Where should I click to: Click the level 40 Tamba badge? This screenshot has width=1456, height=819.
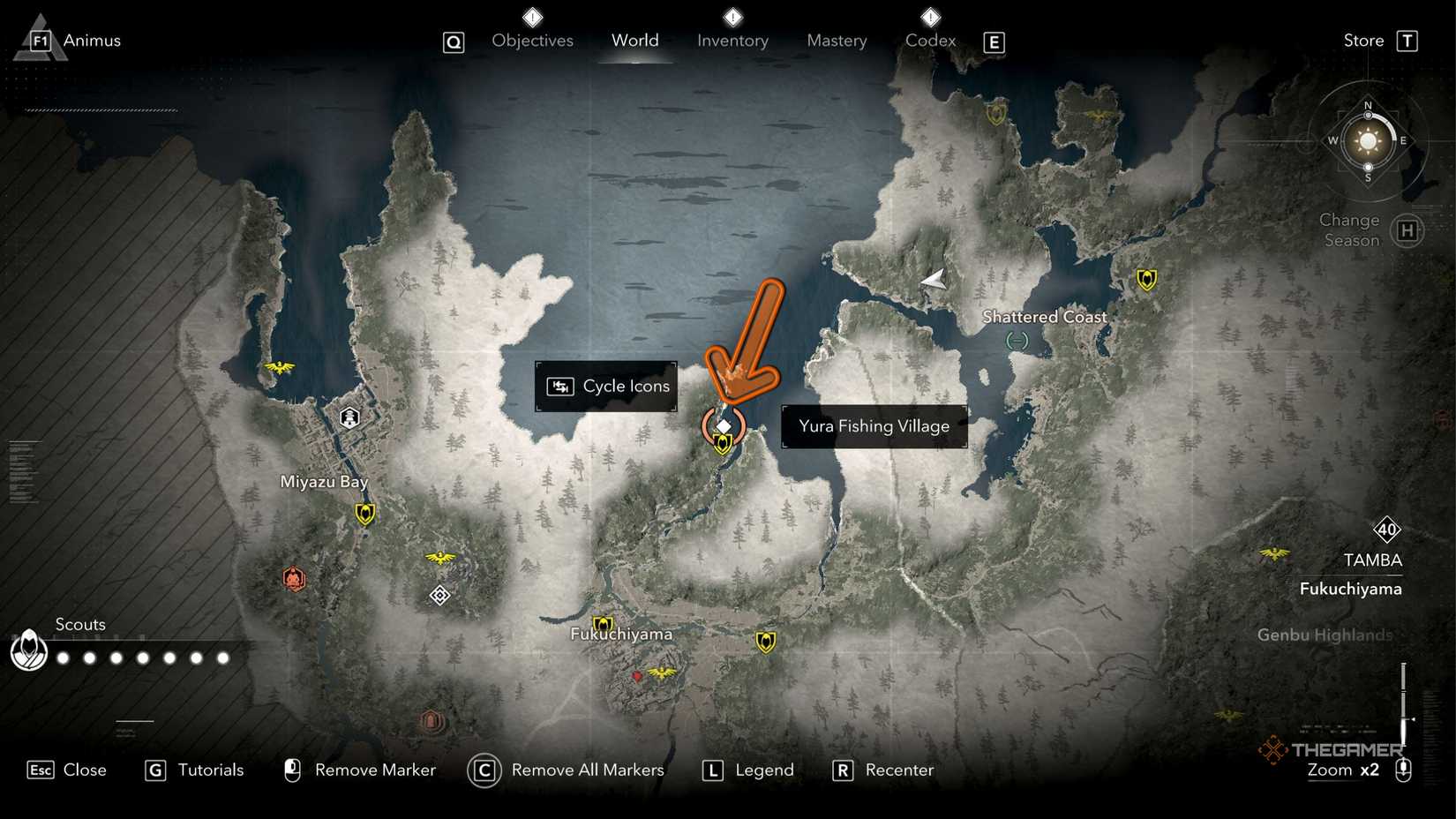1387,530
